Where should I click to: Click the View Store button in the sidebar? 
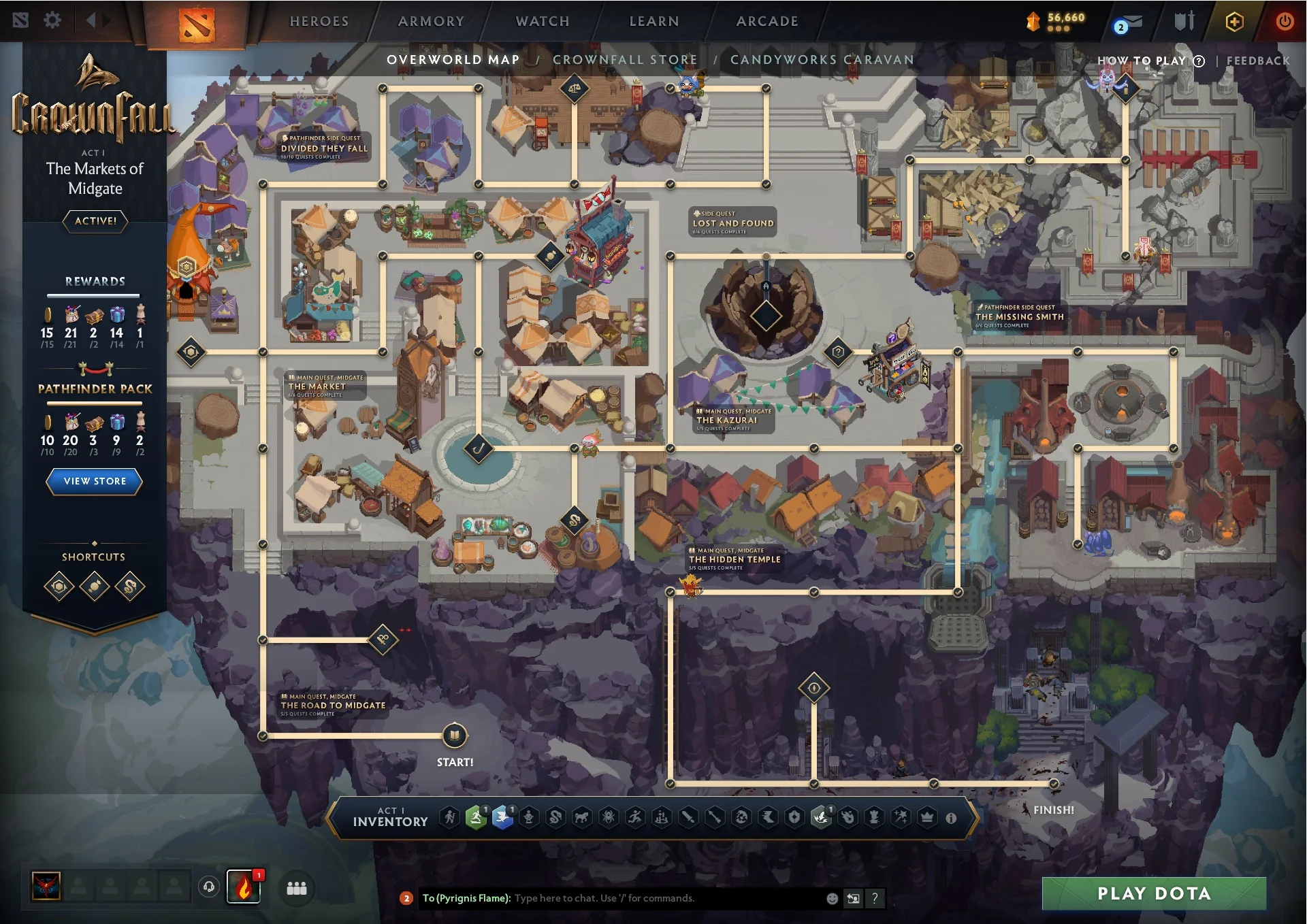94,482
